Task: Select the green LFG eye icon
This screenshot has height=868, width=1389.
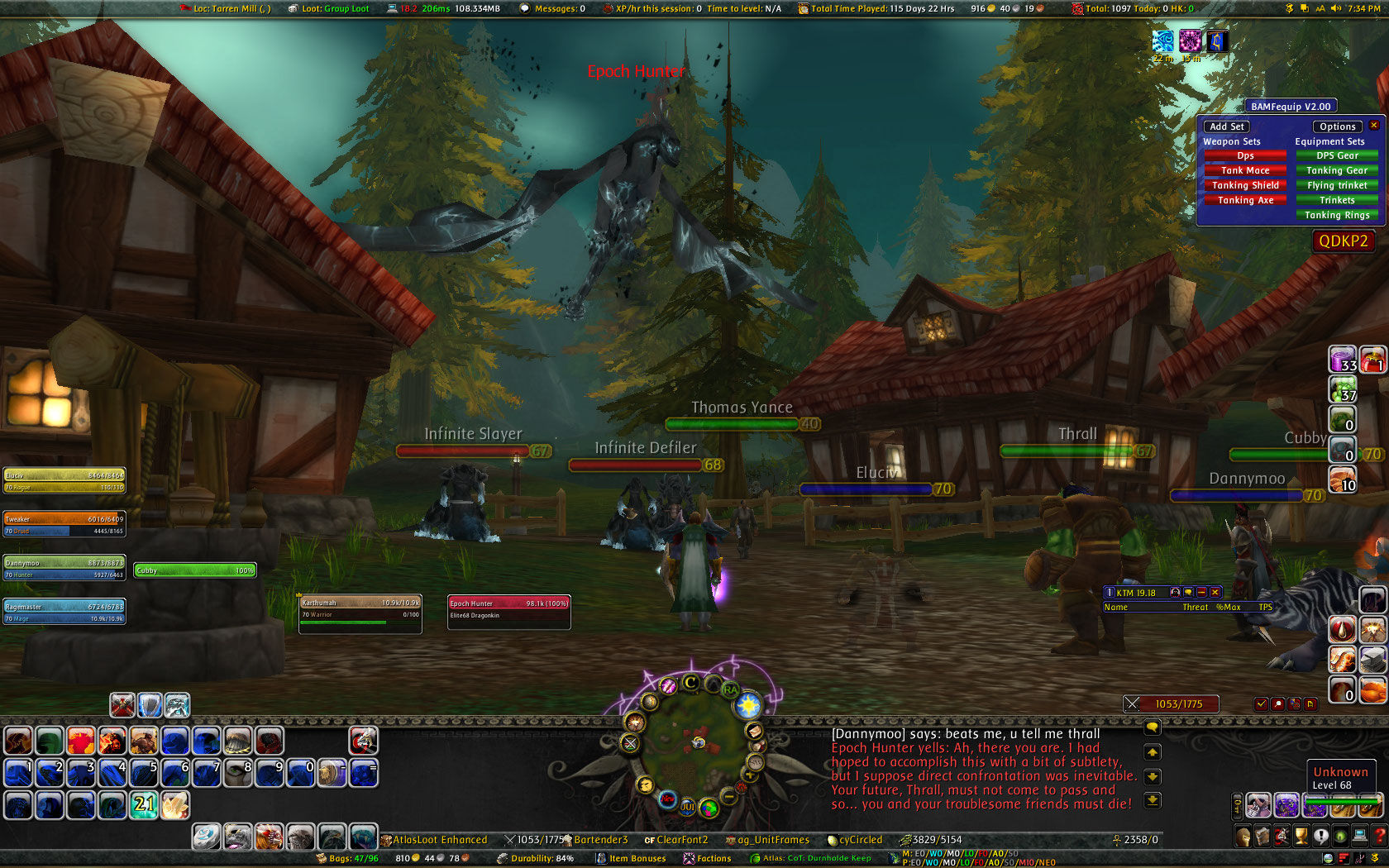Action: pos(1341,836)
